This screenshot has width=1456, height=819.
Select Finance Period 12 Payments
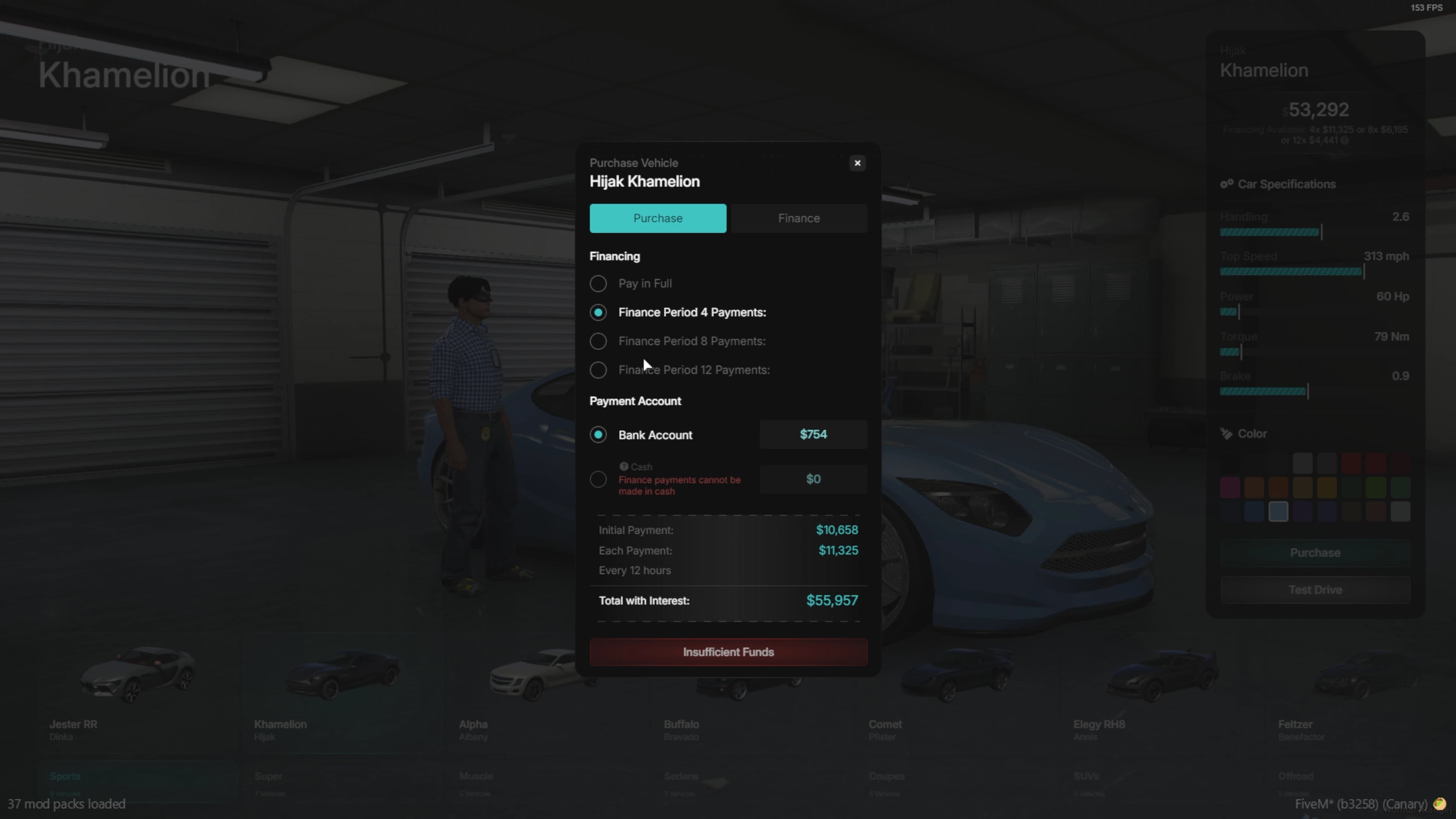pos(598,370)
